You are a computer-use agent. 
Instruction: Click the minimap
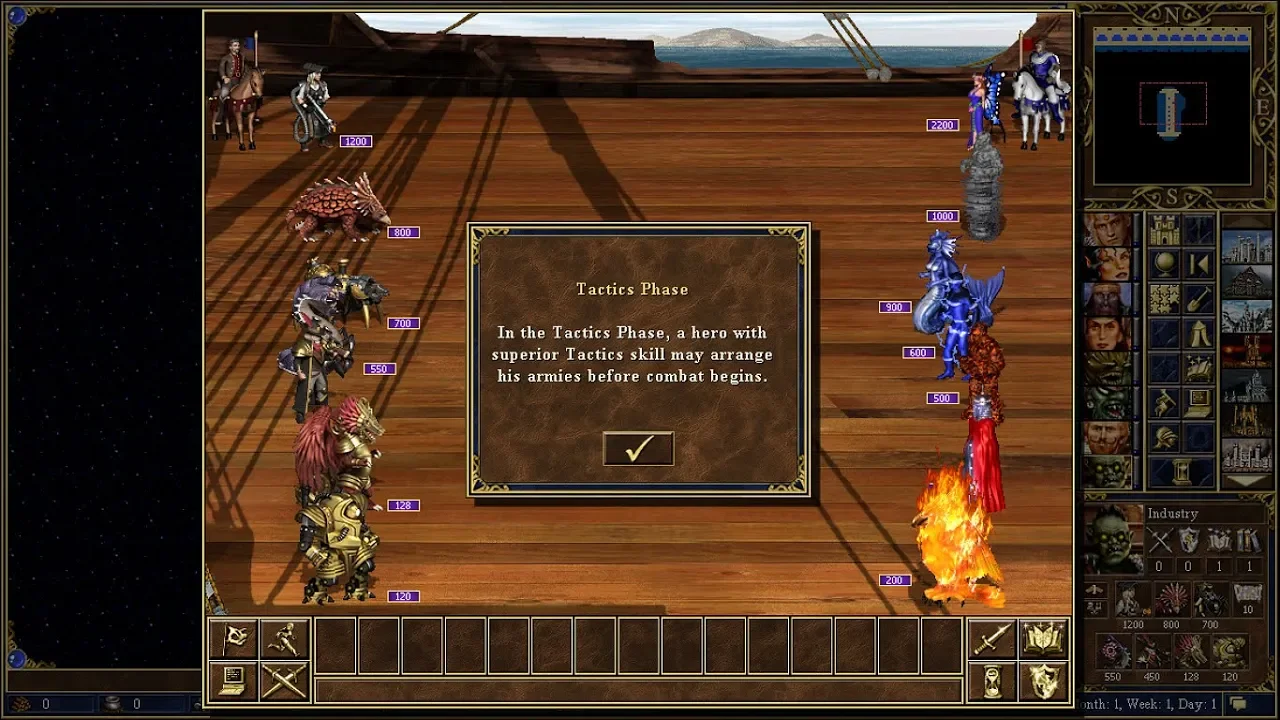click(1172, 110)
